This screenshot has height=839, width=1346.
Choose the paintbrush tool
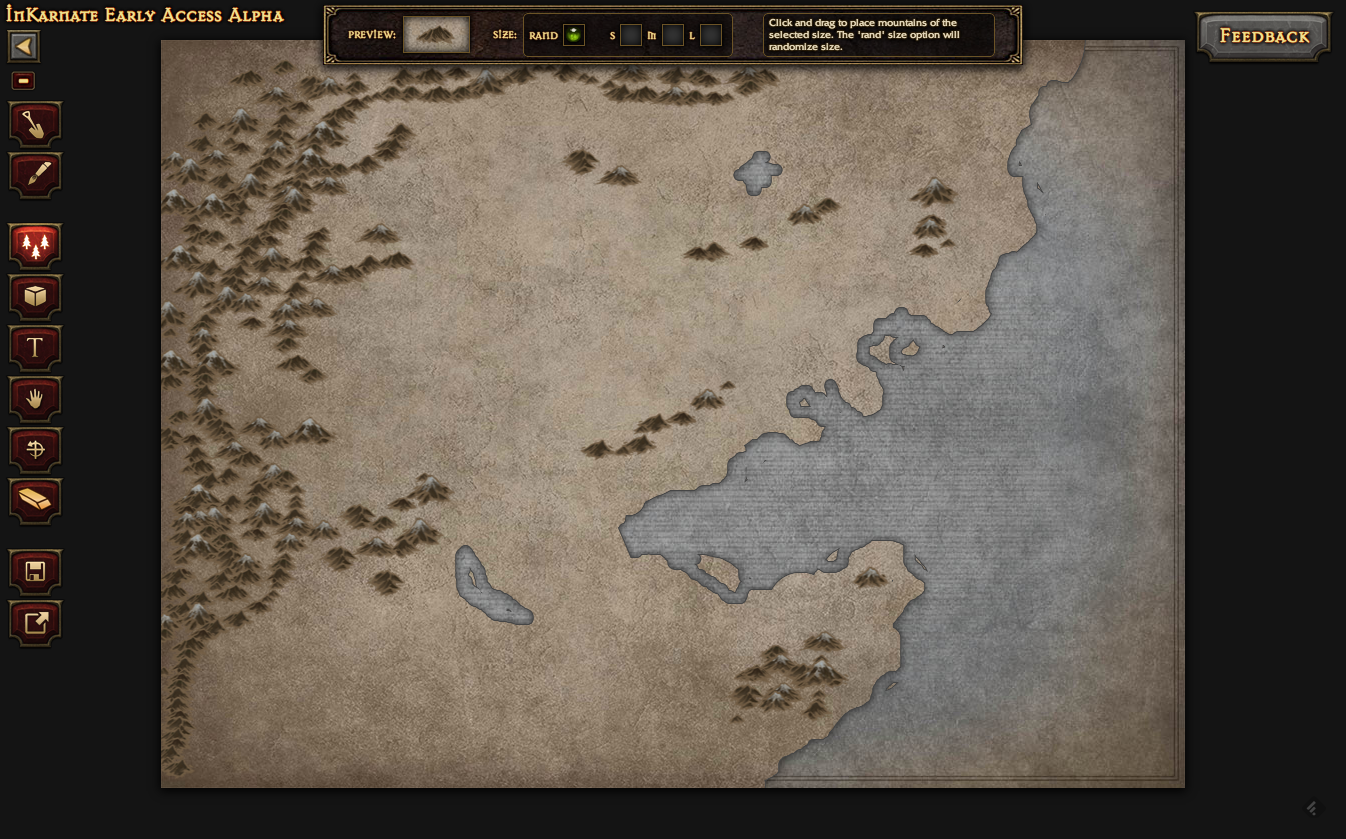(x=35, y=175)
